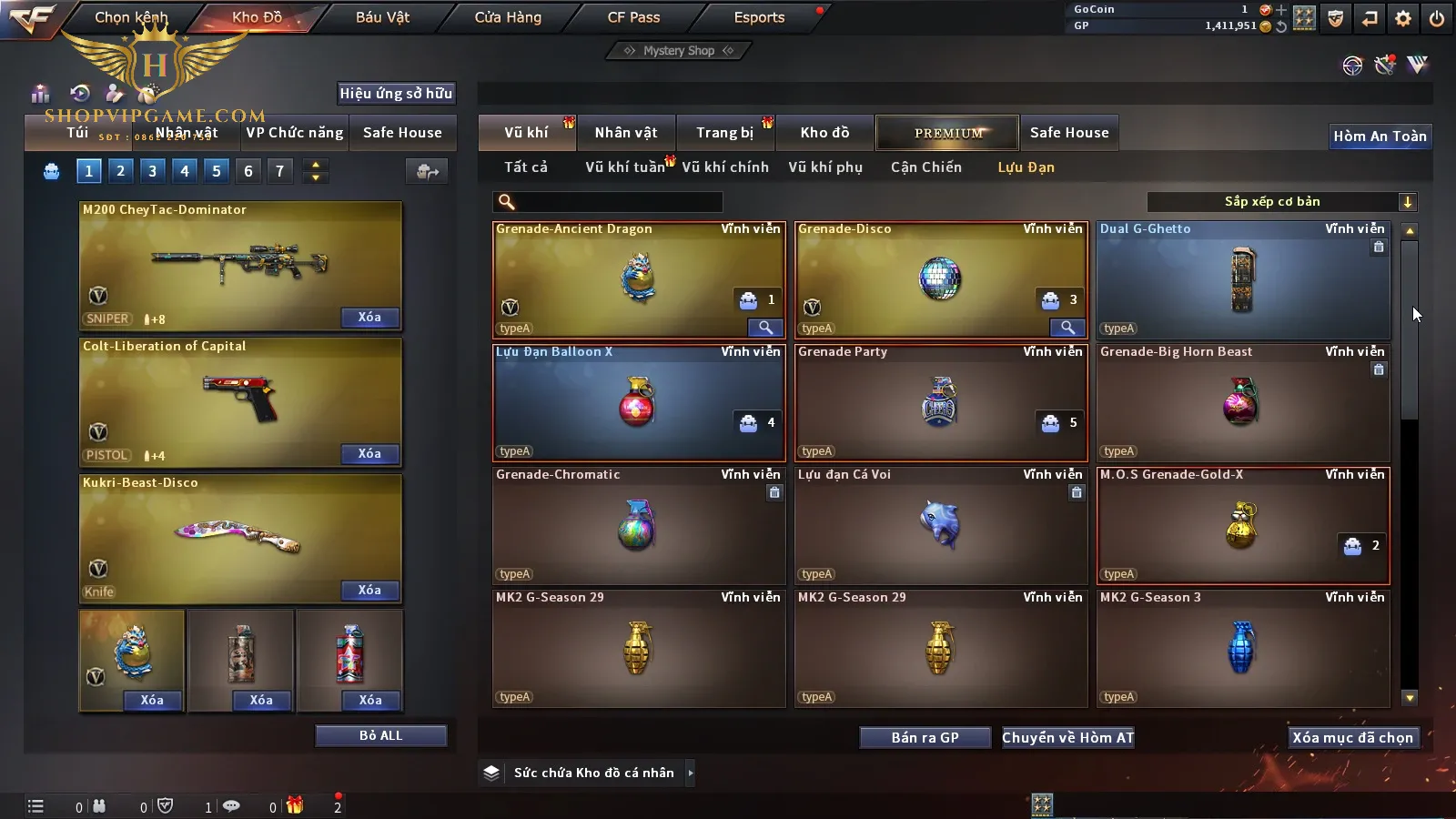
Task: Filter by Cận Chiến melee weapons
Action: point(925,167)
